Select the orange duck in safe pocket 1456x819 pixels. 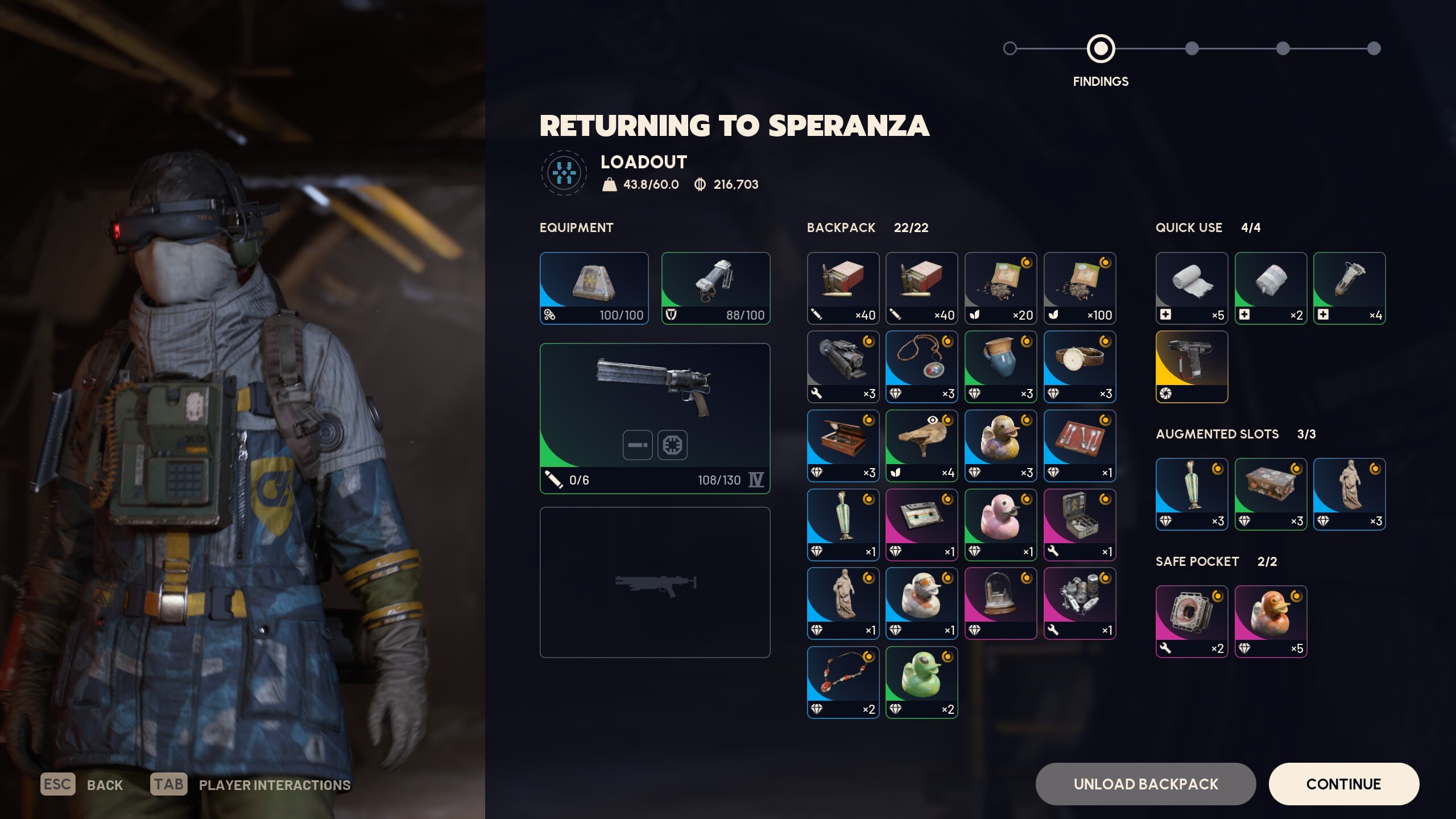[x=1271, y=621]
